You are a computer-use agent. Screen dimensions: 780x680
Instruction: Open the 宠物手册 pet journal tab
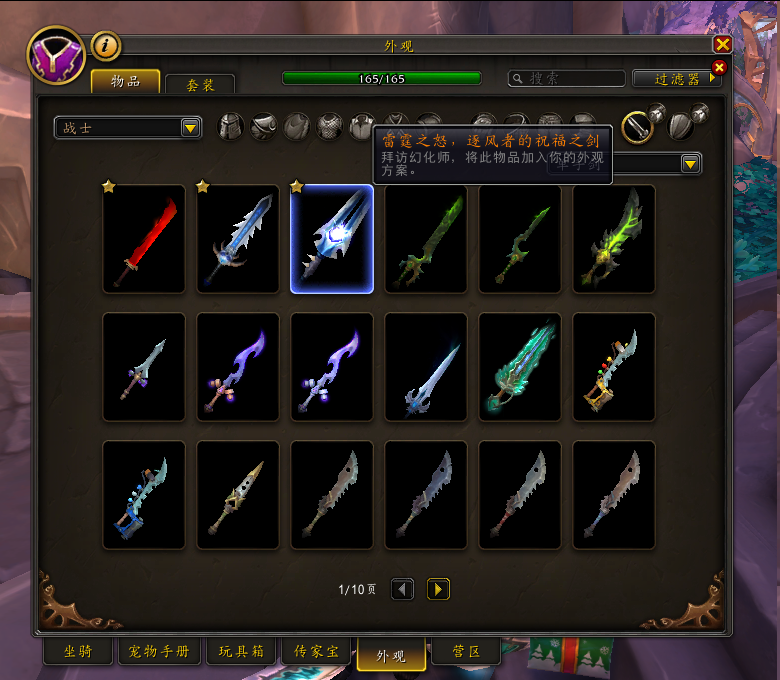pos(160,652)
